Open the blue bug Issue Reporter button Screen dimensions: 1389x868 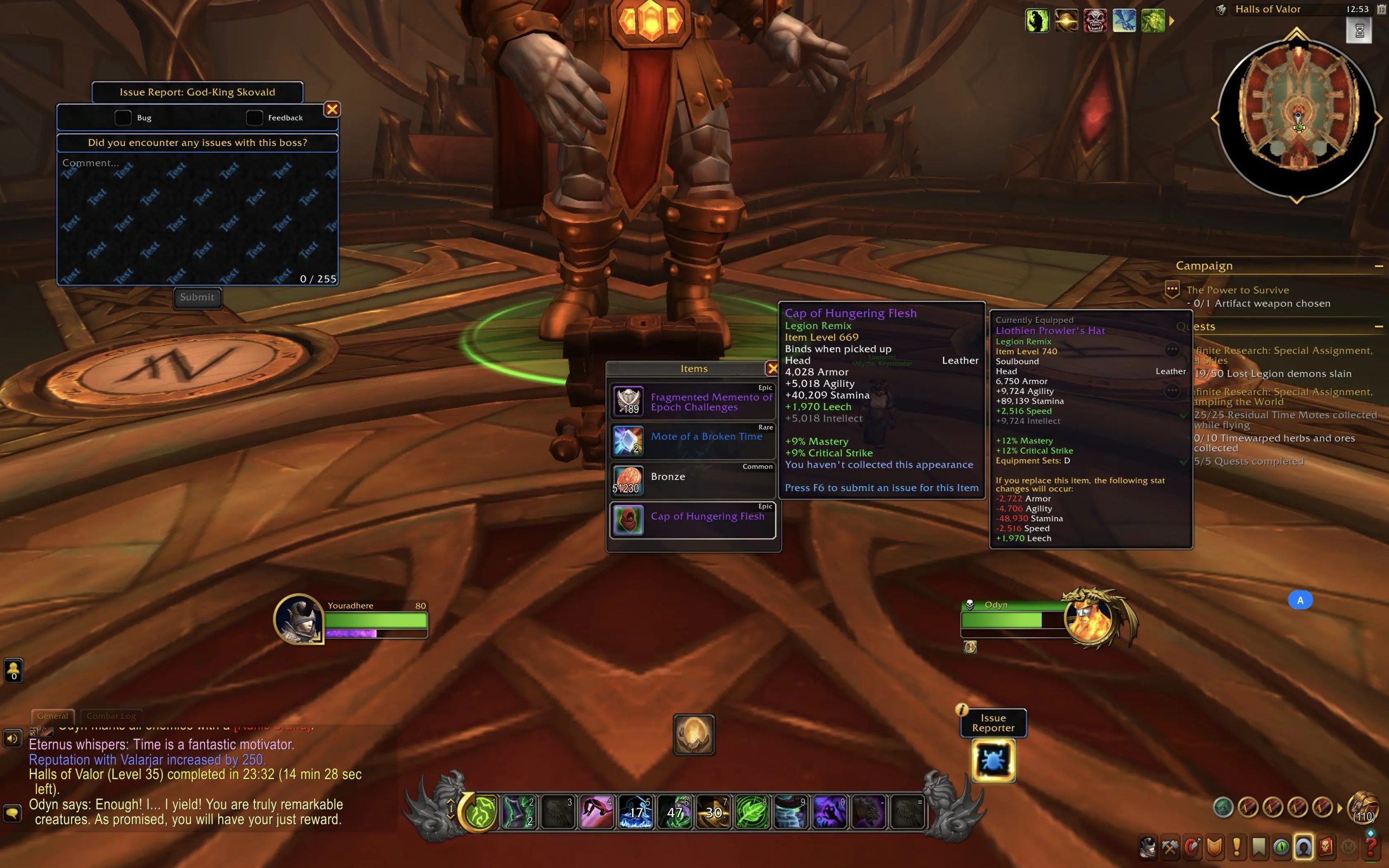pos(993,761)
